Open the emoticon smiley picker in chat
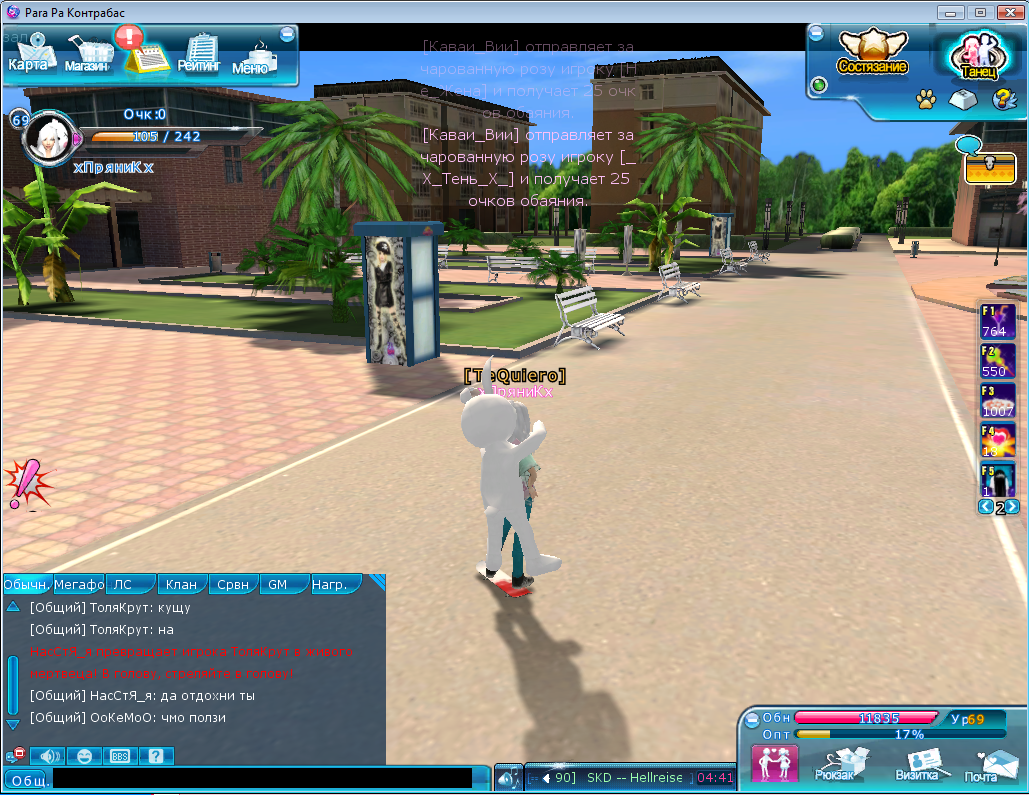1029x795 pixels. (85, 756)
